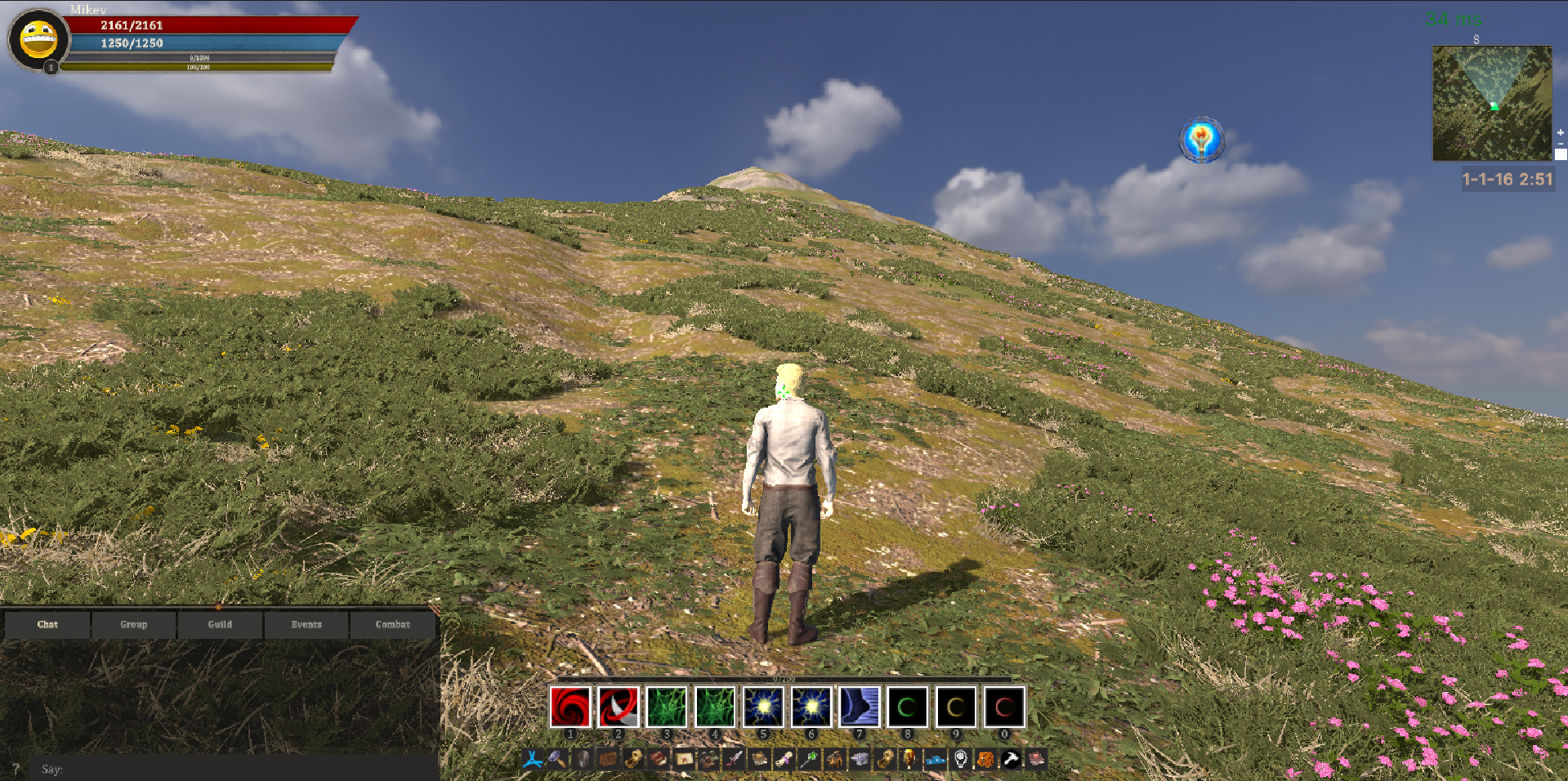The width and height of the screenshot is (1568, 781).
Task: Select the green crescent ability in slot 8
Action: coord(908,707)
